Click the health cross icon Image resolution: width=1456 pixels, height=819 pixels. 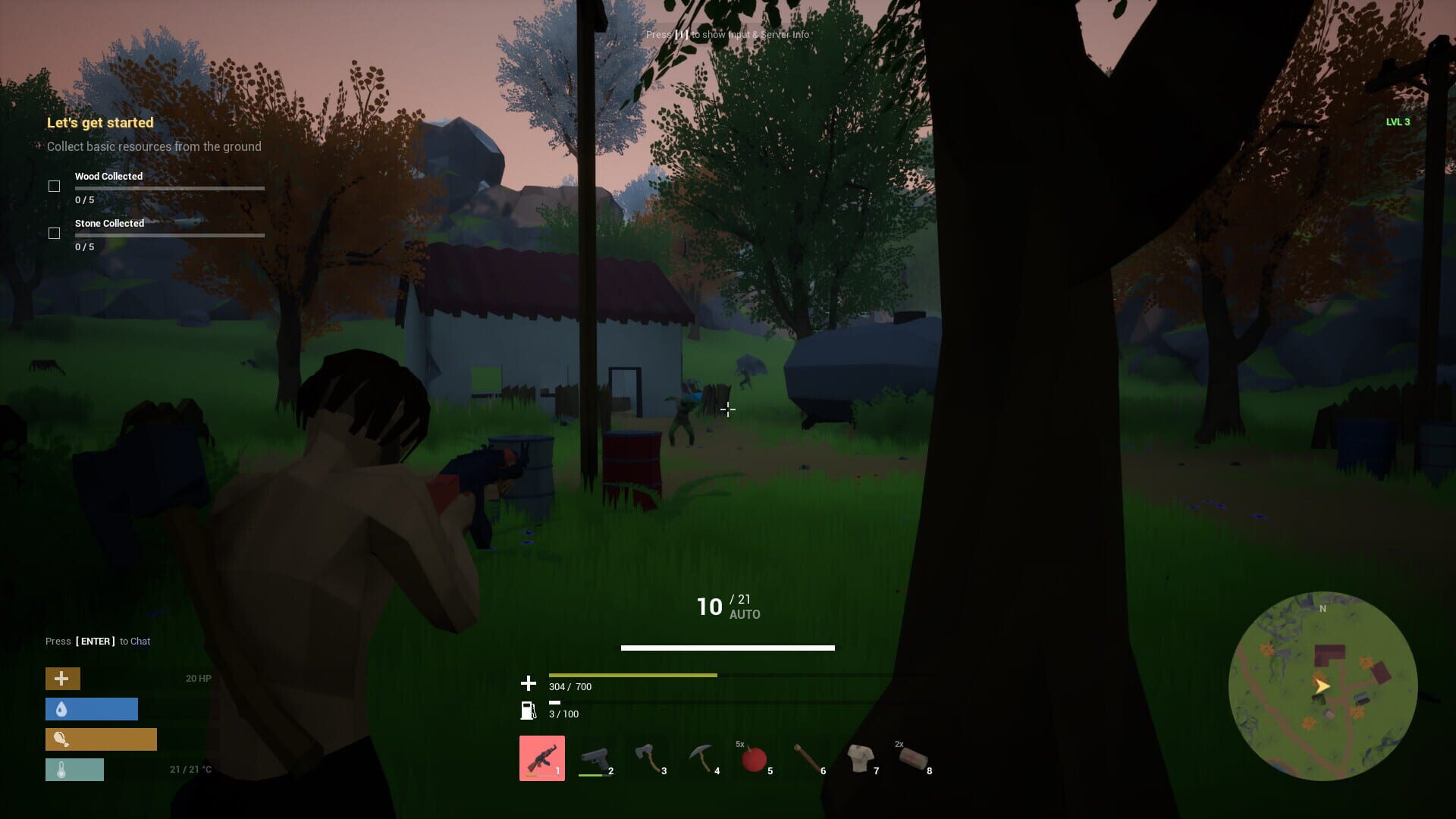tap(62, 679)
